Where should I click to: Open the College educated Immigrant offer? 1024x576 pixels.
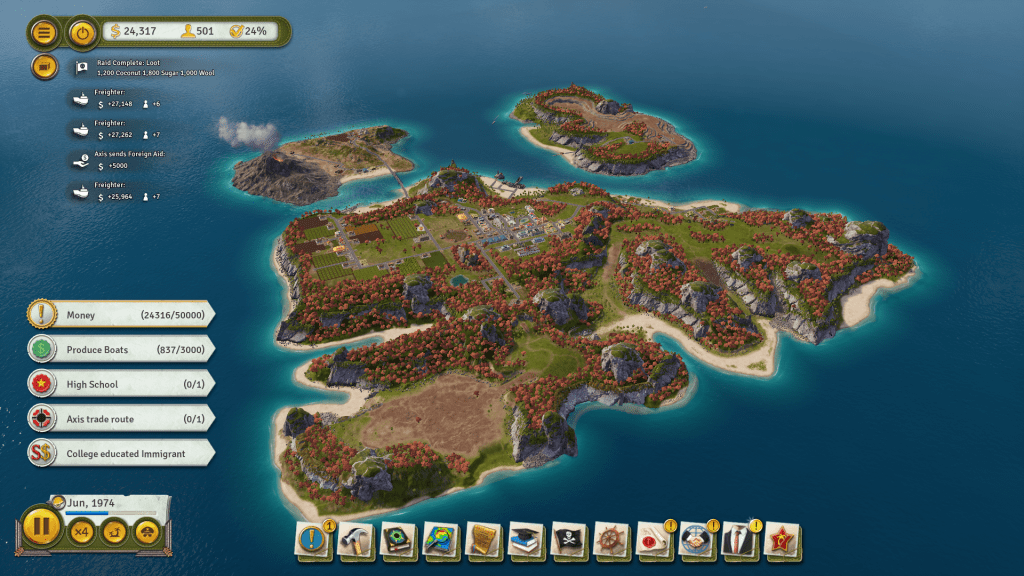(x=120, y=453)
